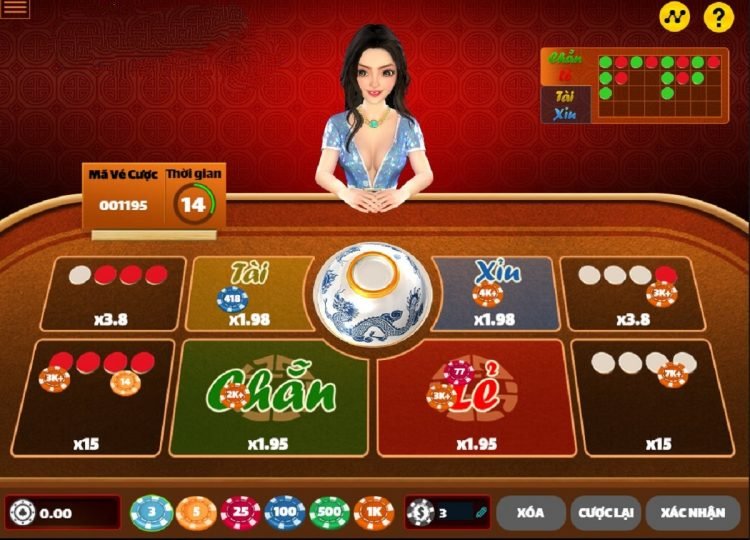The width and height of the screenshot is (750, 540).
Task: Clear bets with the XÓA button
Action: tap(530, 513)
